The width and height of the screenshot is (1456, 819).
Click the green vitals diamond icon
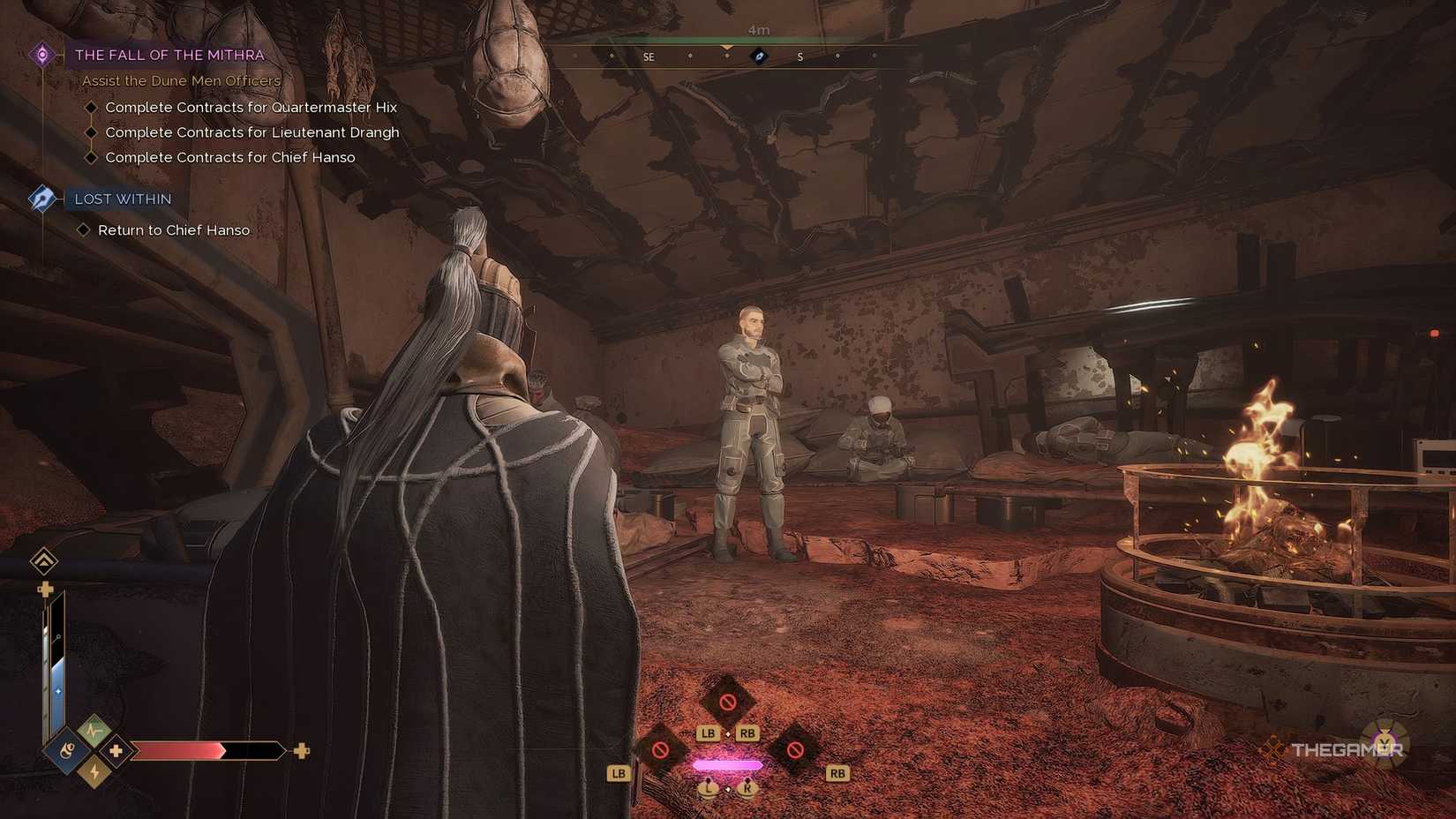click(x=92, y=730)
